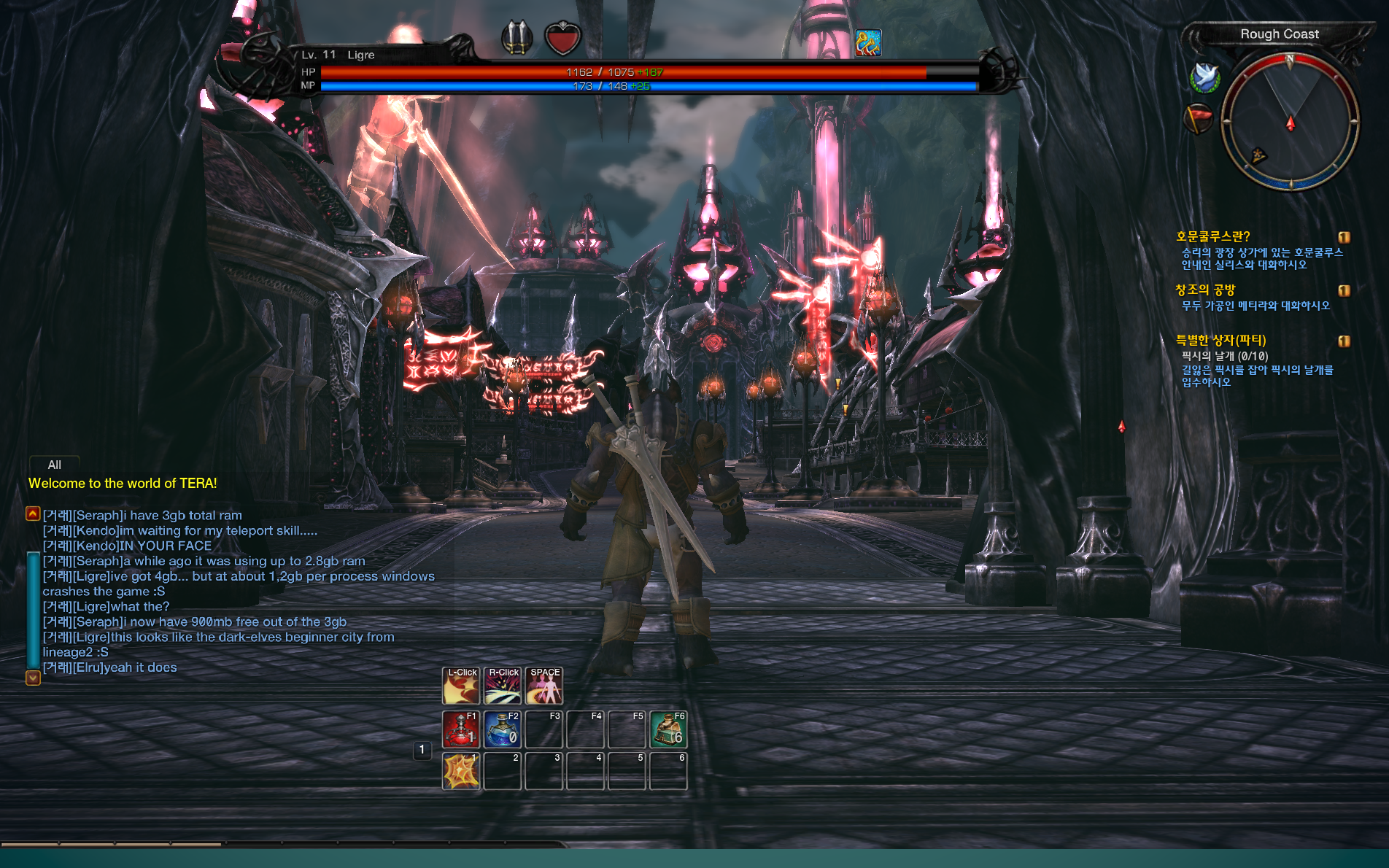Viewport: 1389px width, 868px height.
Task: Select the golden trumpets buff icon
Action: 868,43
